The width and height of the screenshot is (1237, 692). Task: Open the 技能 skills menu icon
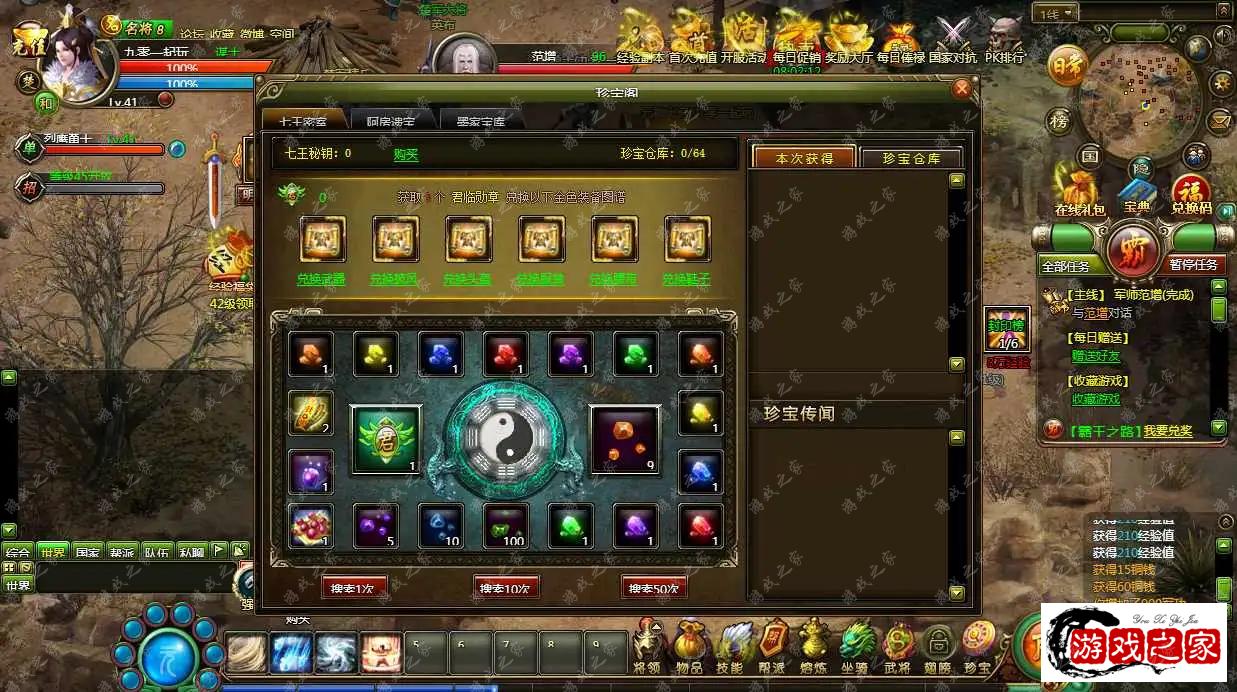tap(731, 645)
